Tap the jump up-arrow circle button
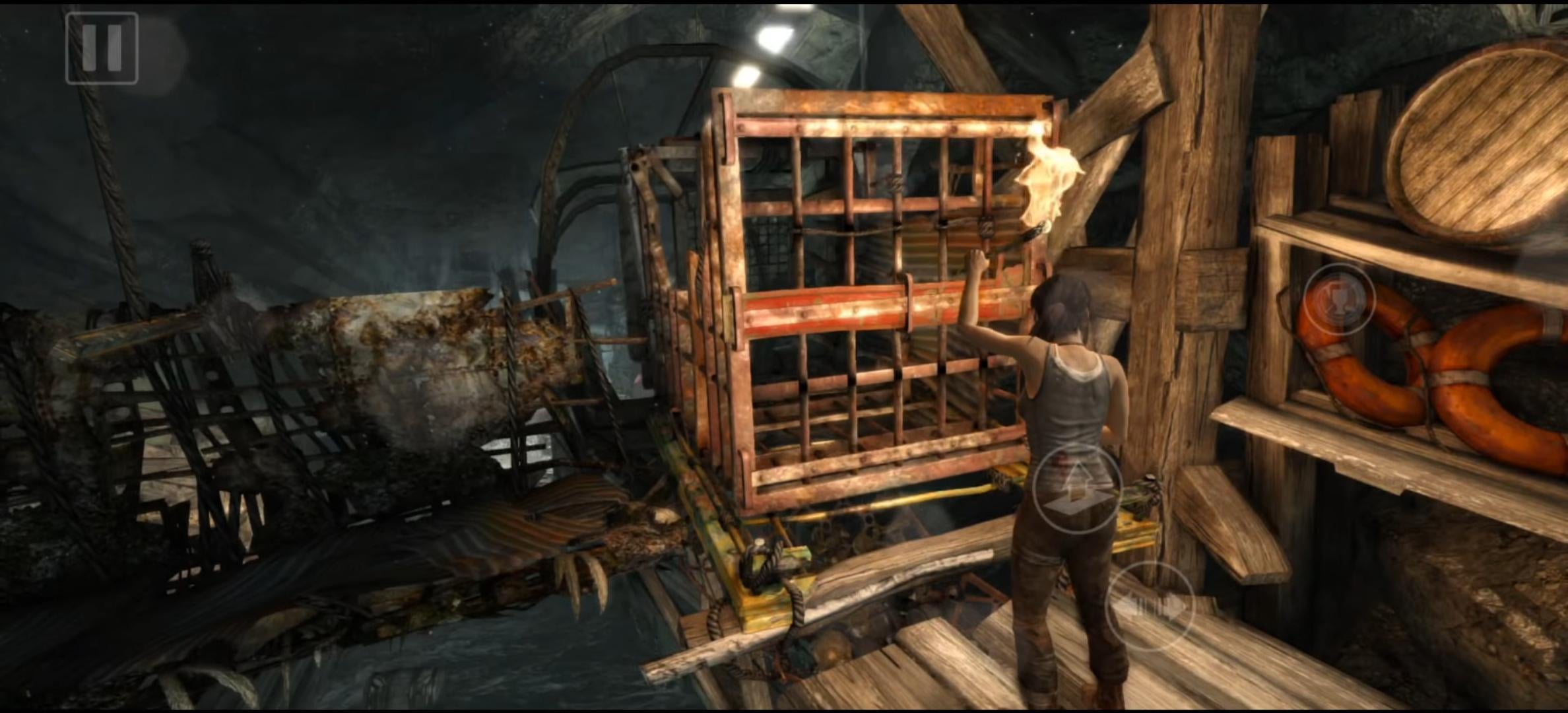 pos(1077,489)
